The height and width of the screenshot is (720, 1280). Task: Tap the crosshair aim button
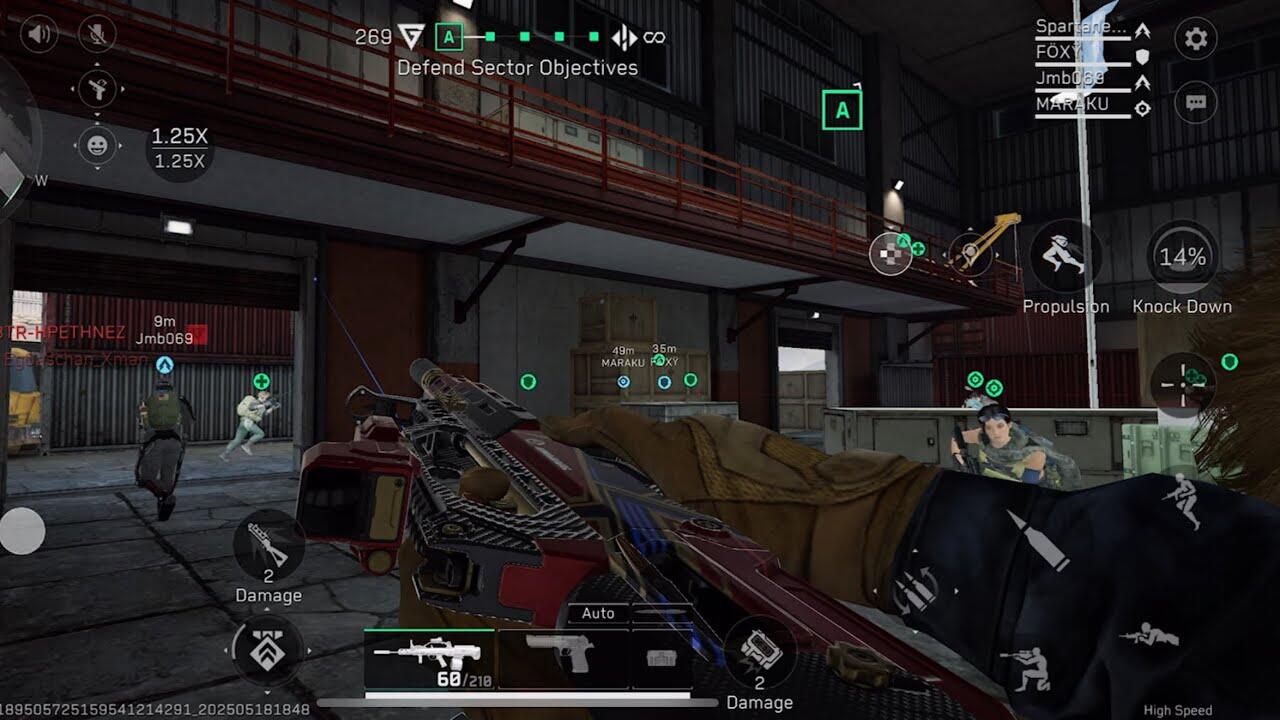[1183, 382]
